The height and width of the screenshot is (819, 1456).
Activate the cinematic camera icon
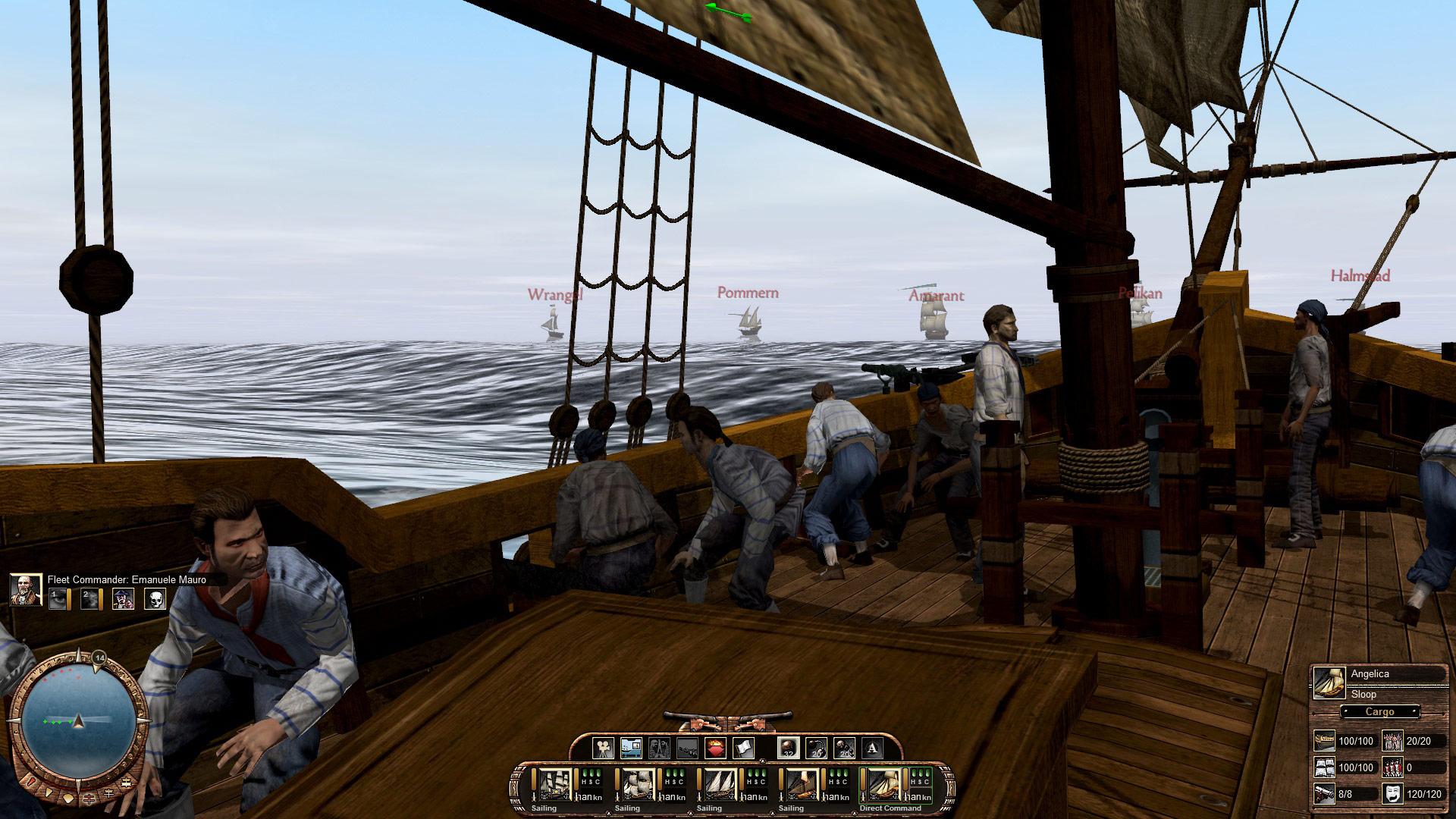coord(602,748)
